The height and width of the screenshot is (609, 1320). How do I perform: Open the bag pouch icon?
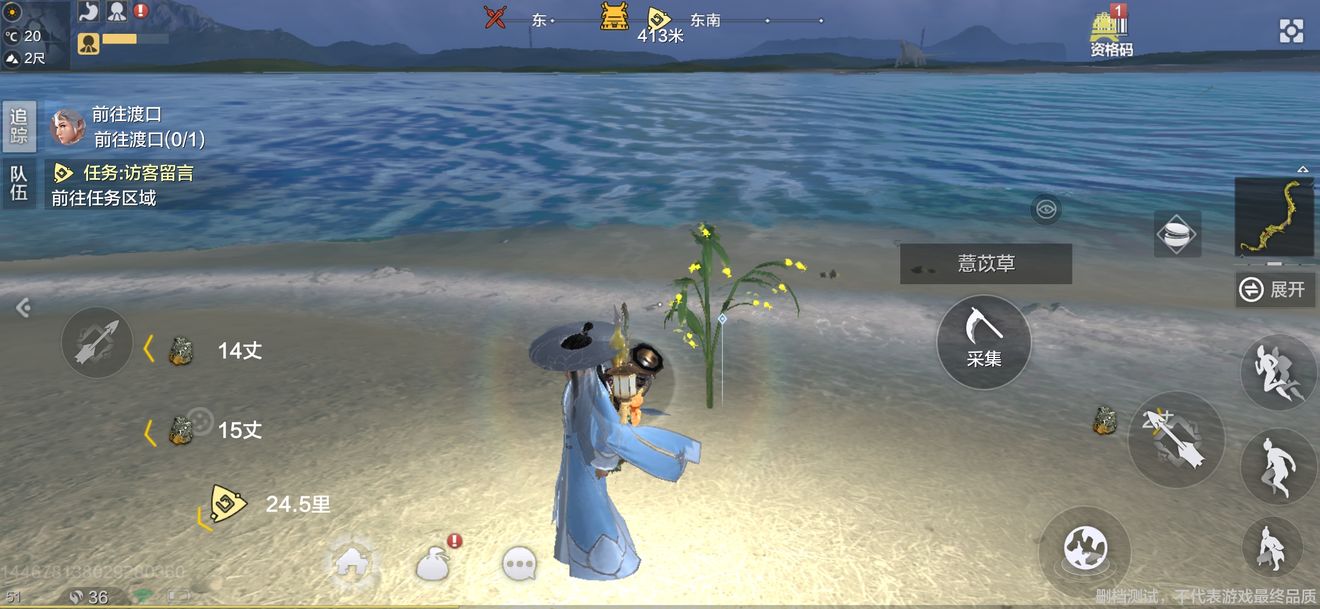pos(433,564)
